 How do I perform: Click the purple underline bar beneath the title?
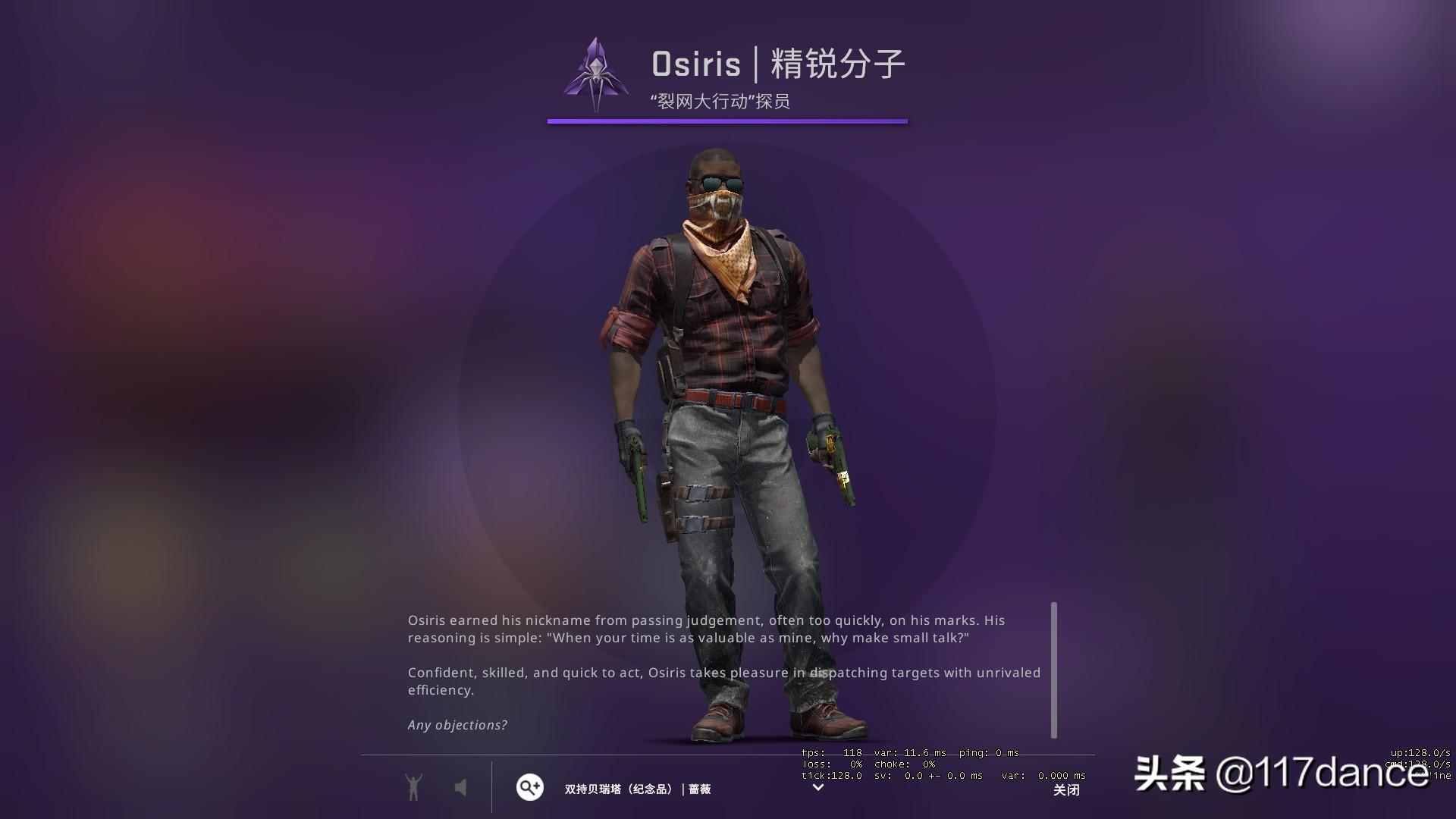click(x=726, y=120)
